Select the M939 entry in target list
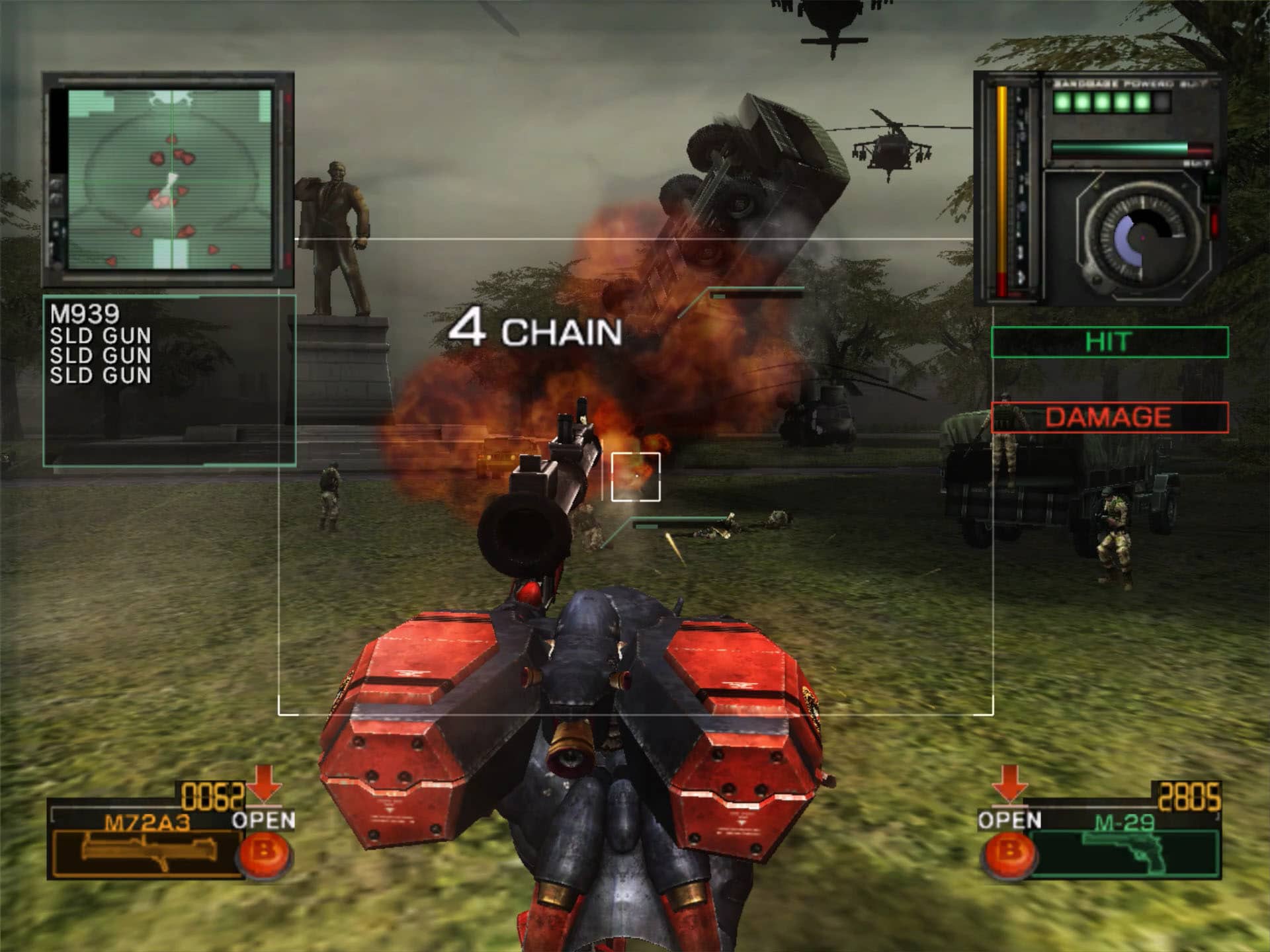 tap(85, 313)
